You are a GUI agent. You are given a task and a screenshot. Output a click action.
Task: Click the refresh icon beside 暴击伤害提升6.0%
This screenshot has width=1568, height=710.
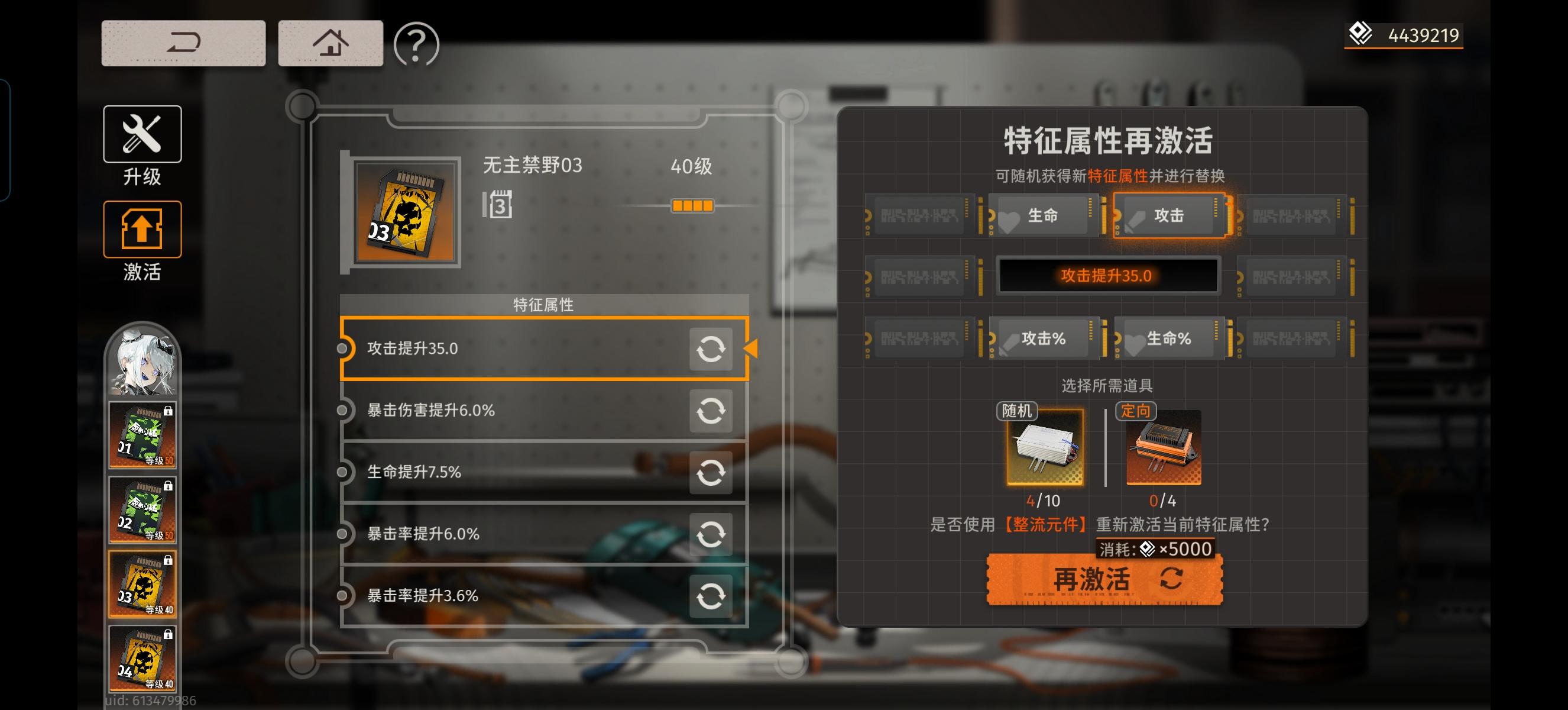[711, 411]
